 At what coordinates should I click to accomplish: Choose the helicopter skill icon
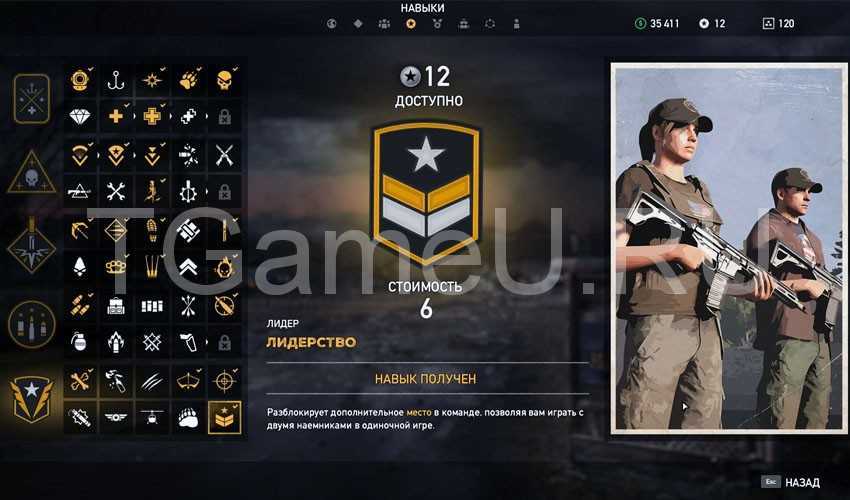(152, 417)
